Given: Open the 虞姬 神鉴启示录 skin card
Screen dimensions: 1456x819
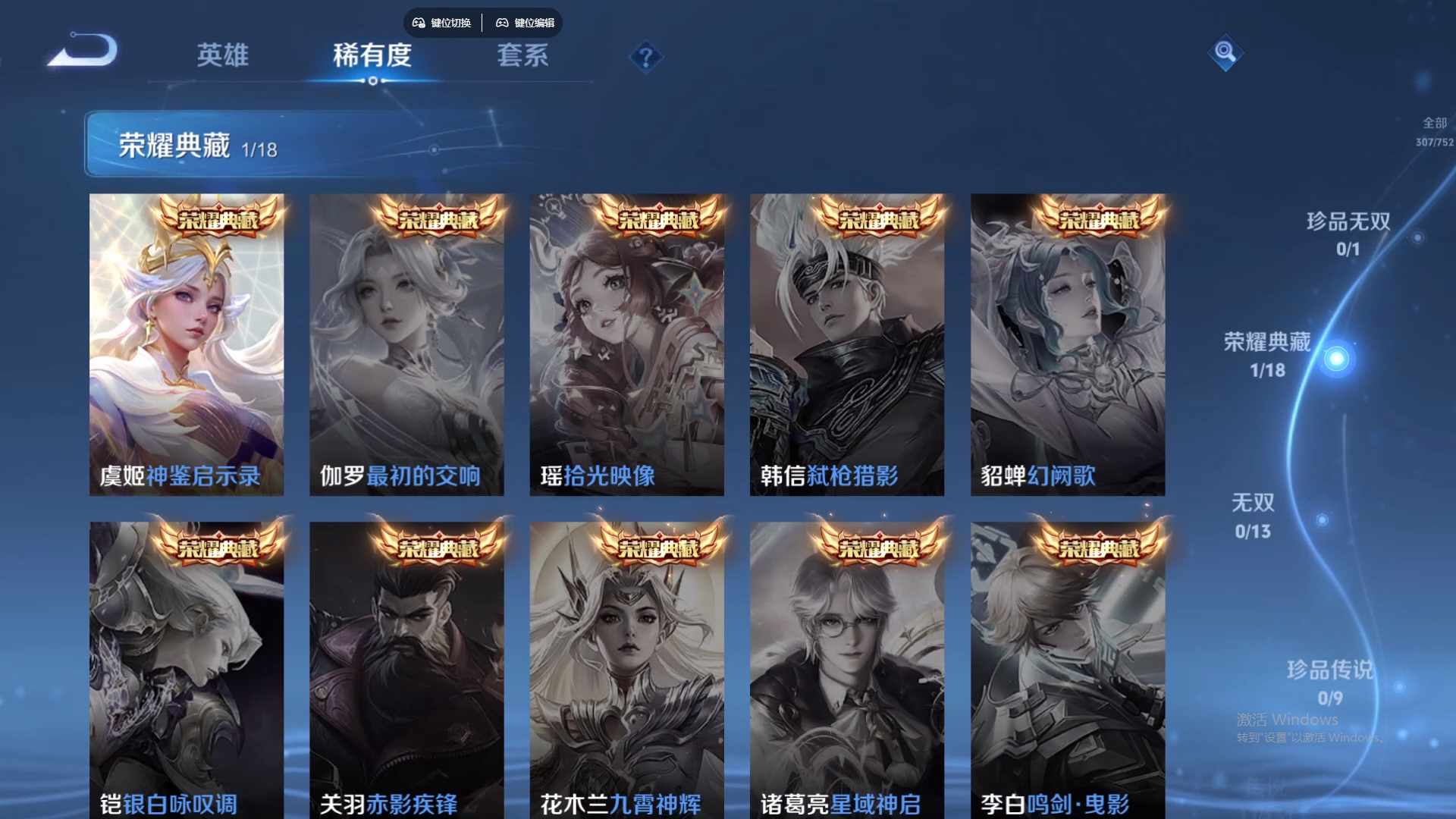Looking at the screenshot, I should pos(187,341).
